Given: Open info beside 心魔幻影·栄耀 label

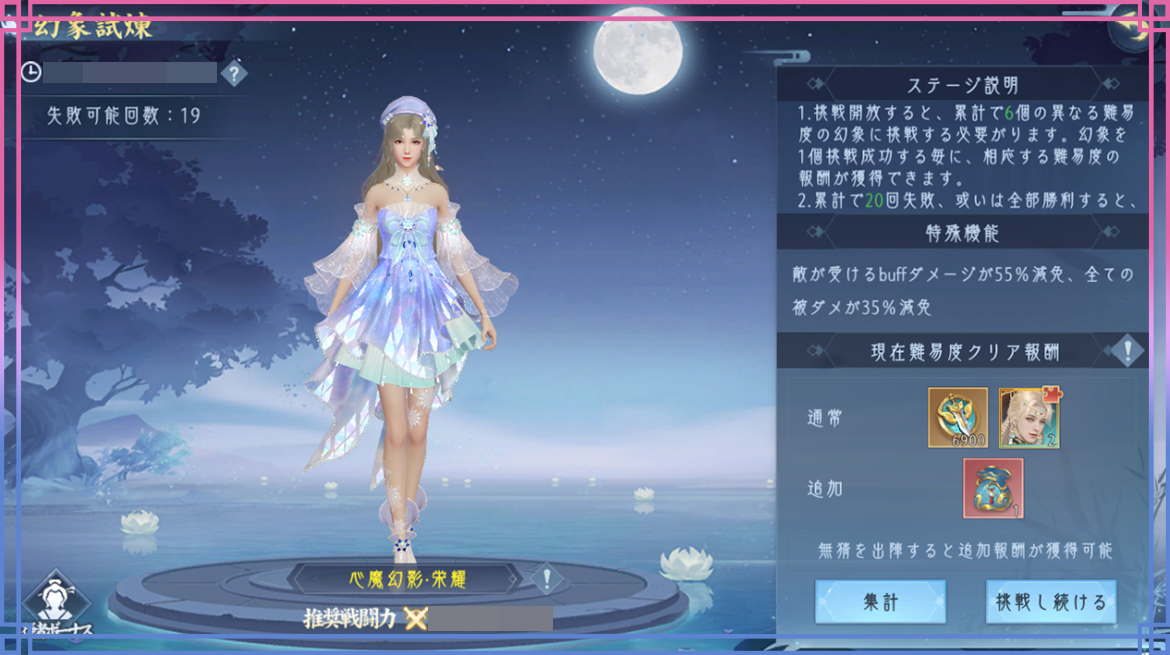Looking at the screenshot, I should 546,578.
